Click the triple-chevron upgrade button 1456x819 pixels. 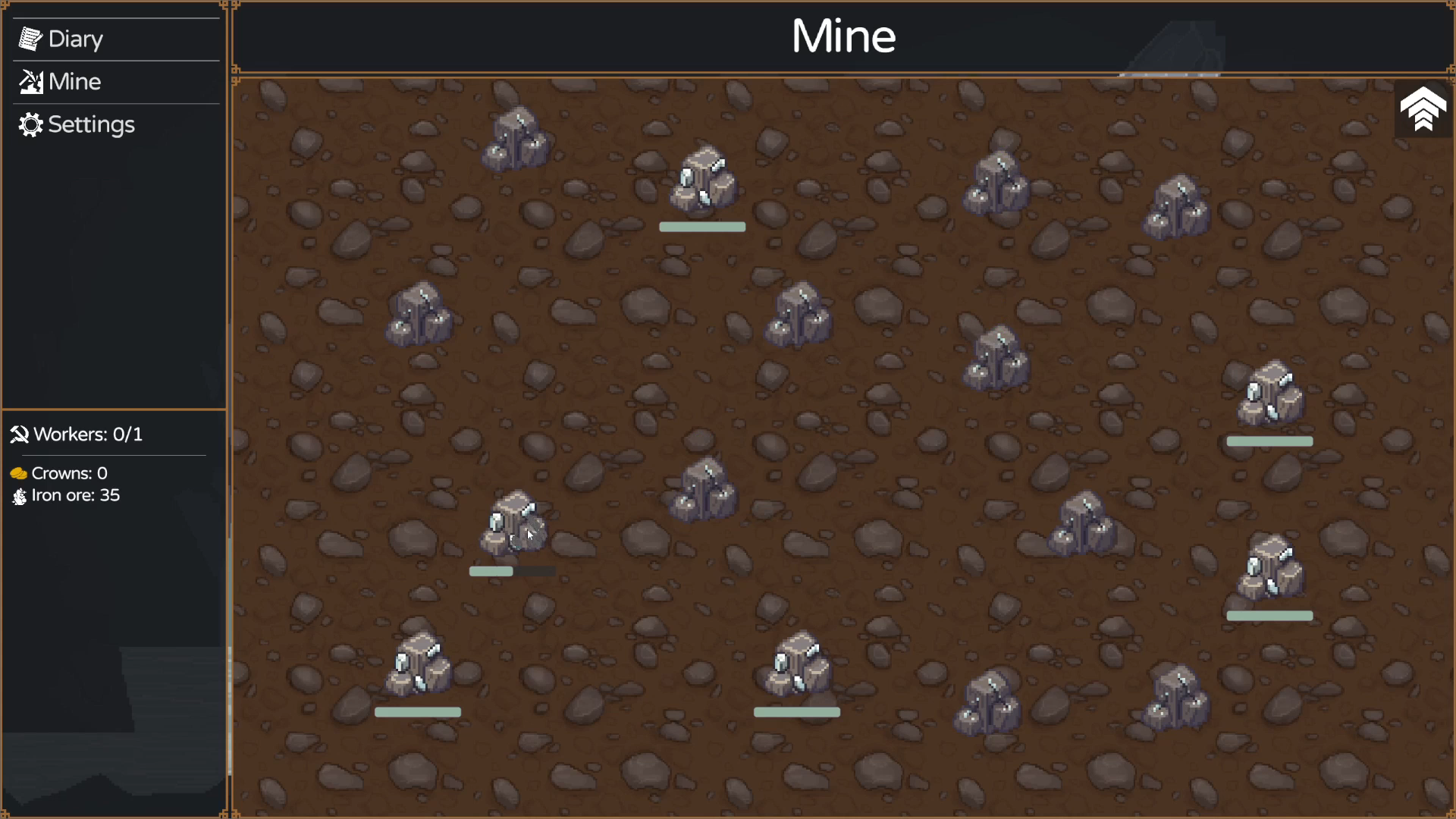(x=1423, y=109)
